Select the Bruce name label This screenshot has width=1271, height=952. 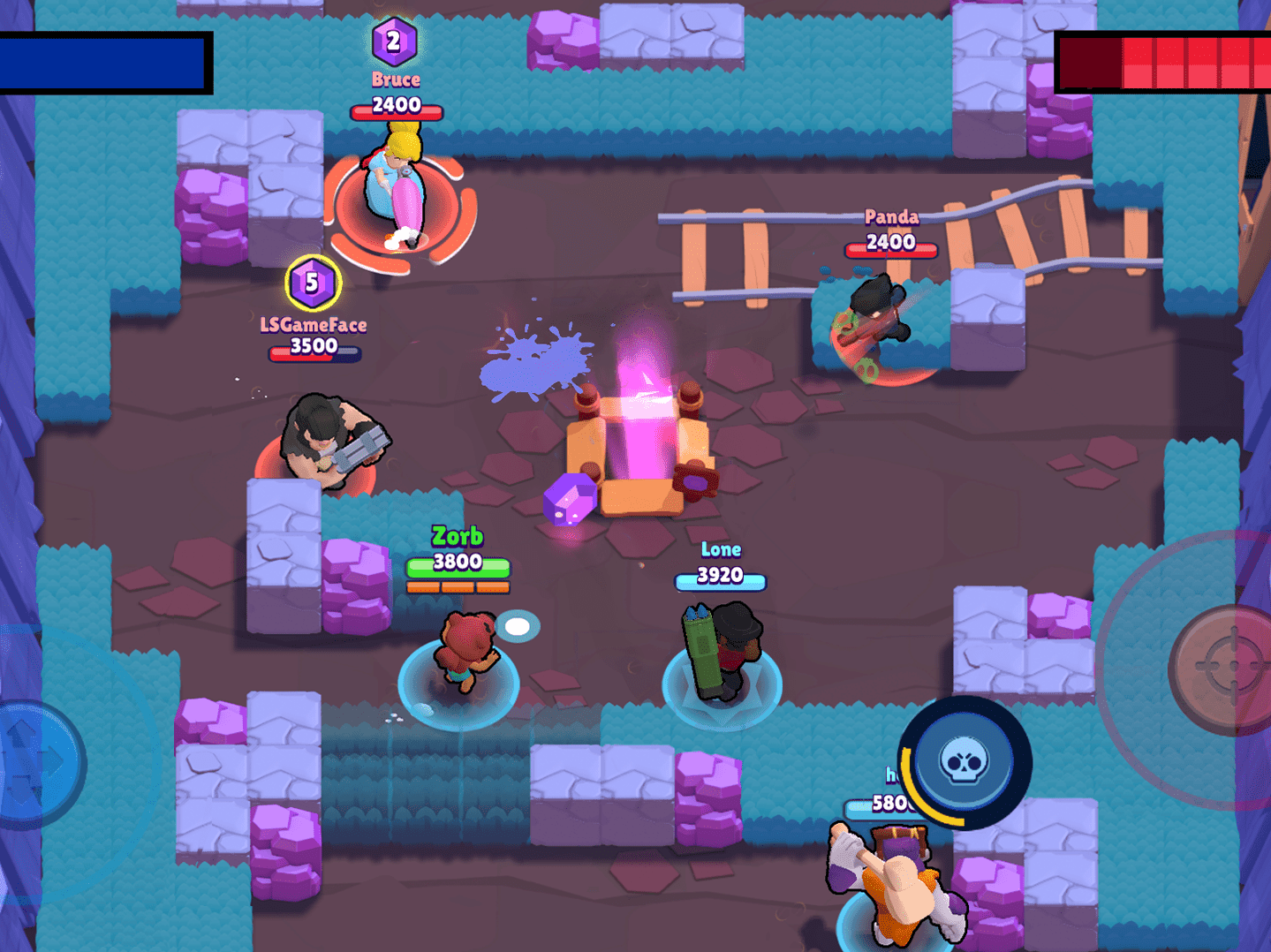pos(395,79)
